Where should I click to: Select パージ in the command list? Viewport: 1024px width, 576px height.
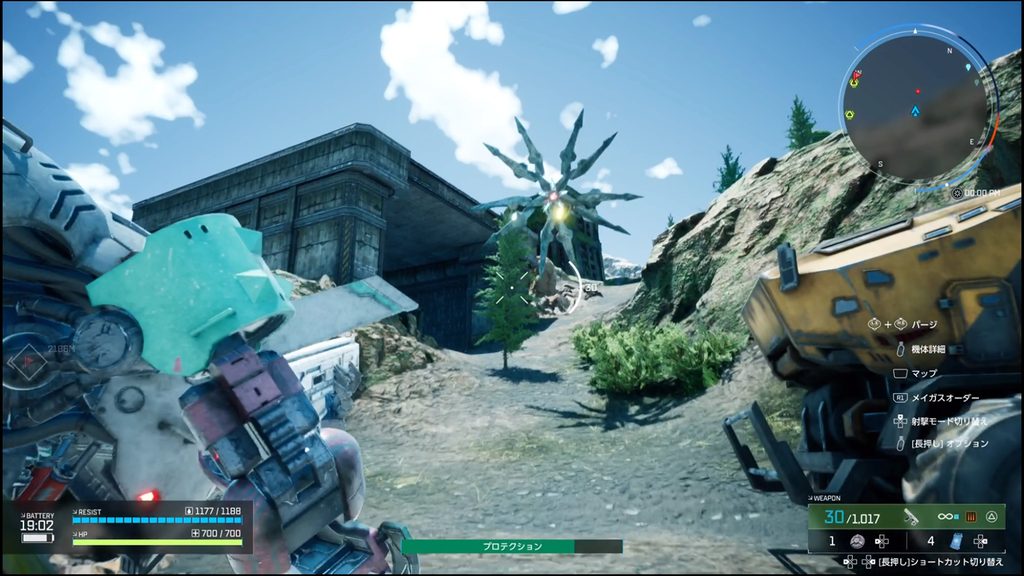tap(924, 324)
